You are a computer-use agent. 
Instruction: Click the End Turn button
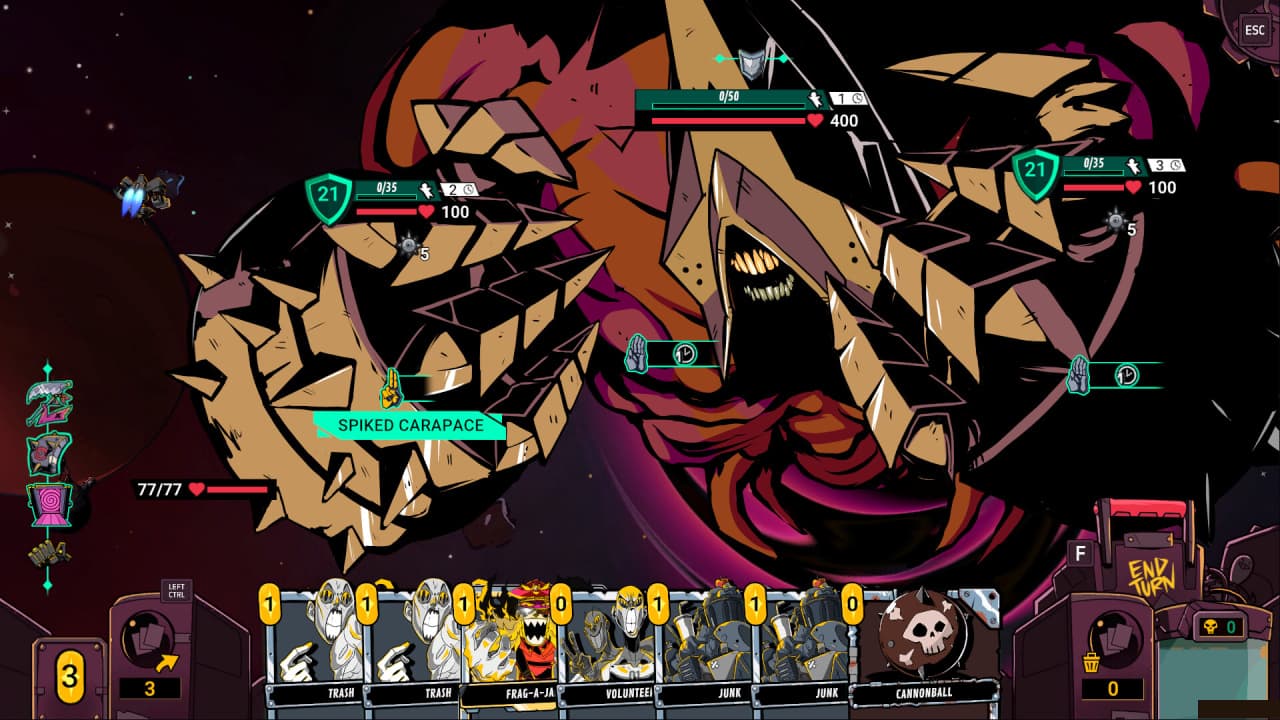(1149, 577)
